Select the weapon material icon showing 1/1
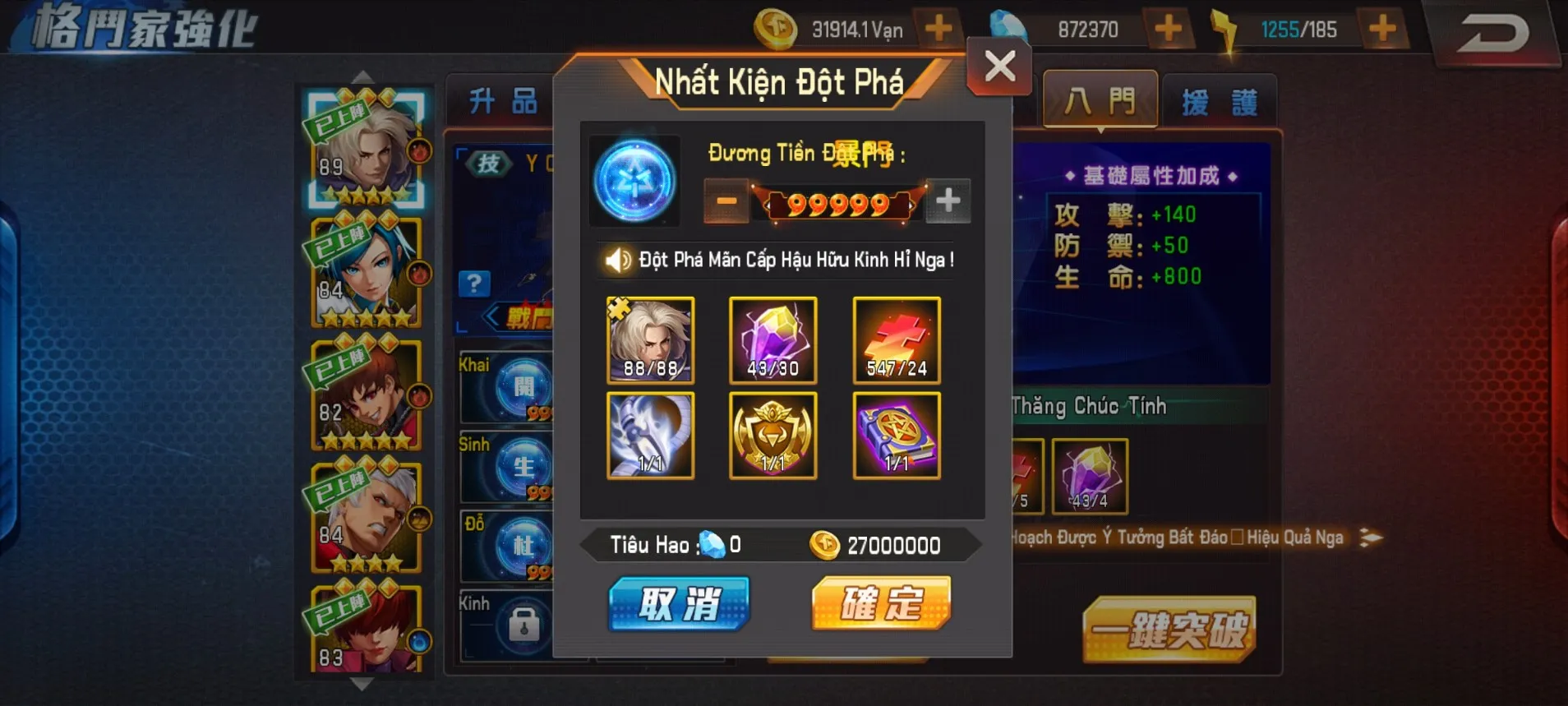The image size is (1568, 706). pyautogui.click(x=650, y=436)
